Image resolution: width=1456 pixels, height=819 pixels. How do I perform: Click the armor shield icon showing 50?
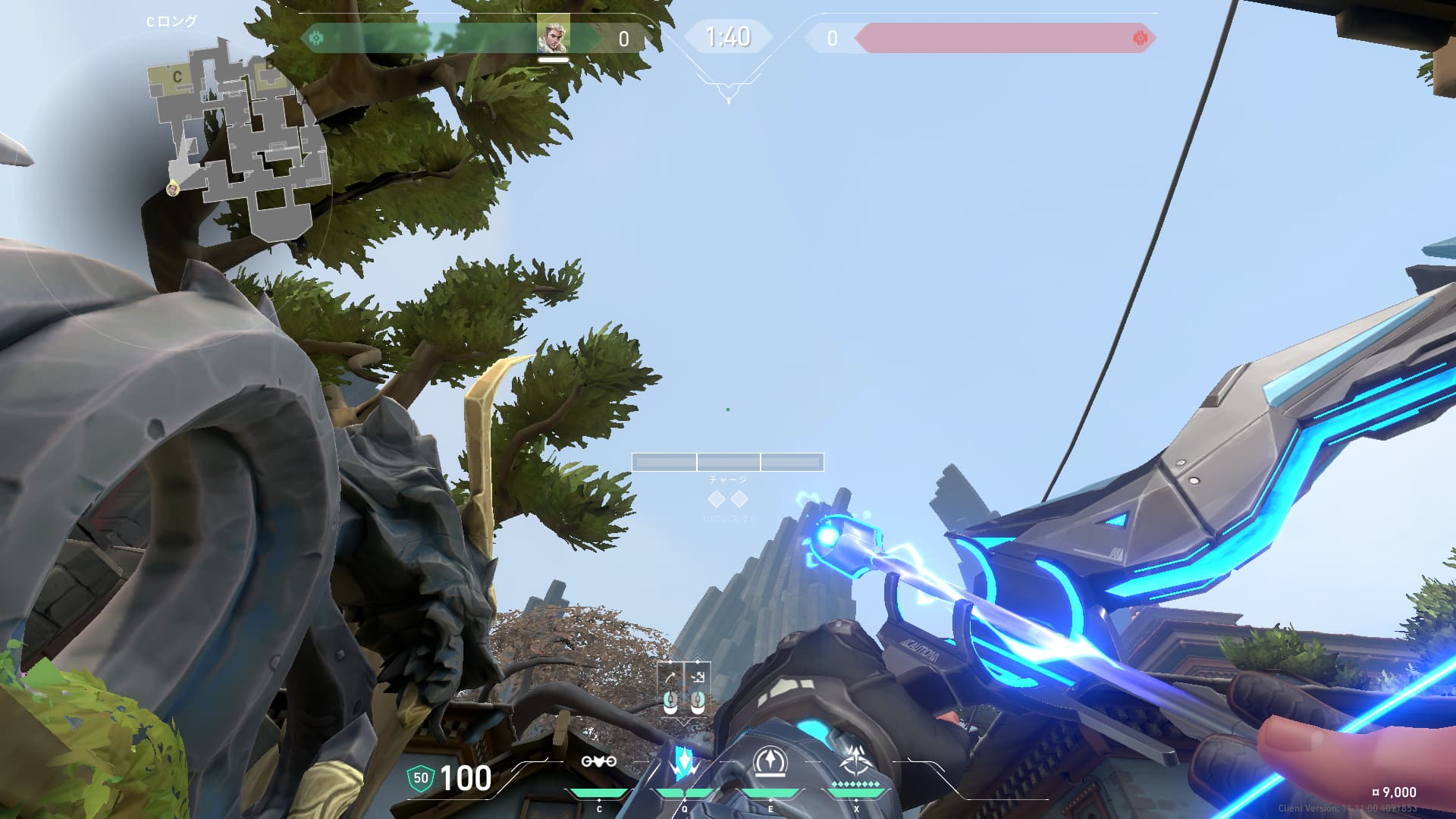[420, 778]
